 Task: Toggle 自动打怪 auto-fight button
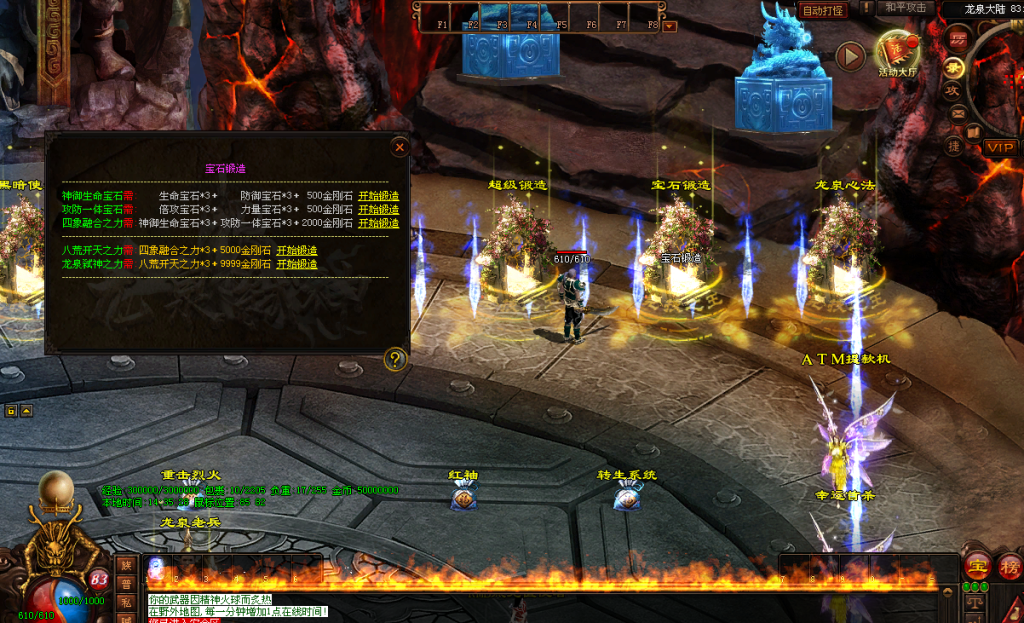(823, 10)
